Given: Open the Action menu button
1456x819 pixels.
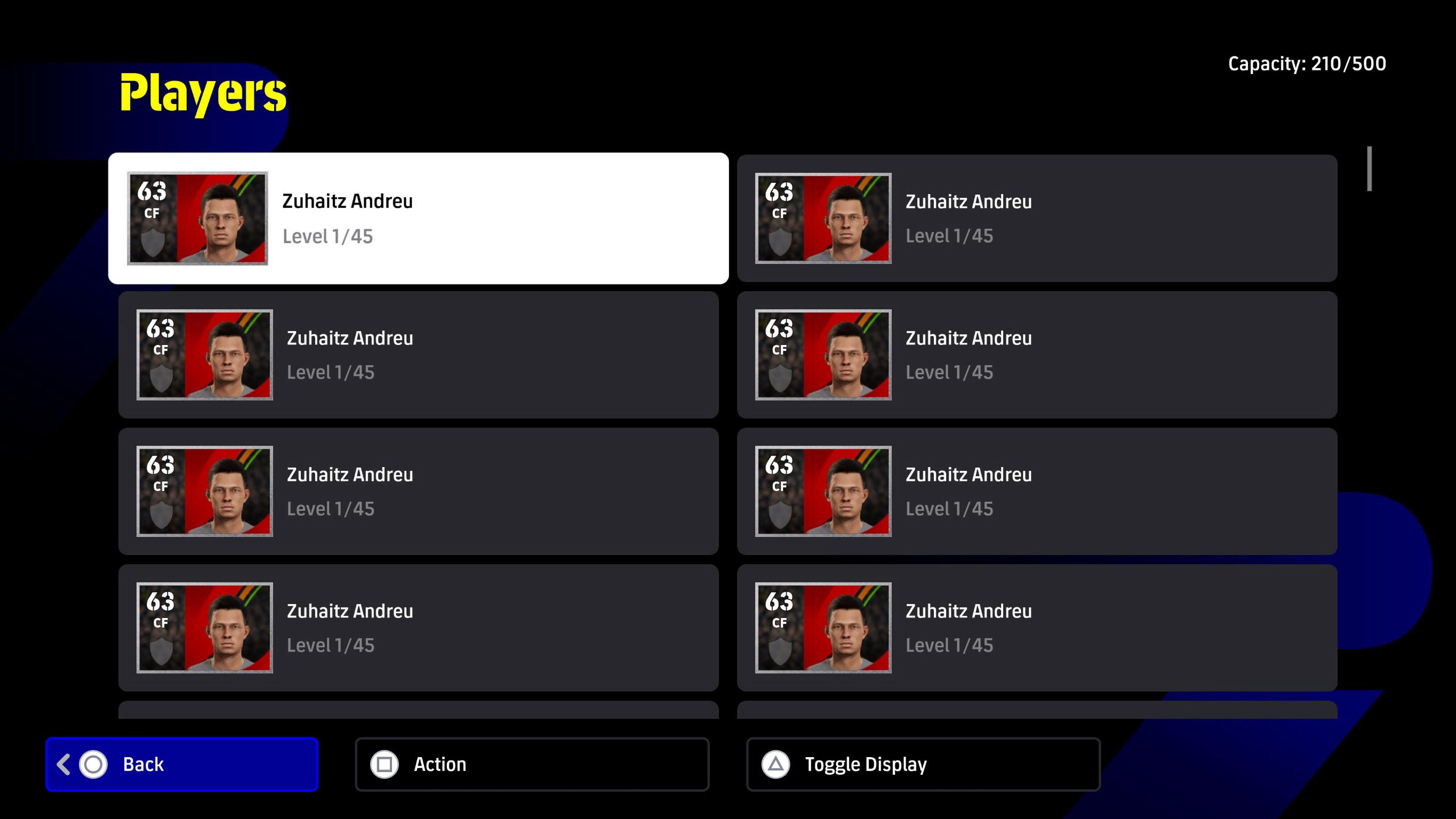Looking at the screenshot, I should coord(532,764).
